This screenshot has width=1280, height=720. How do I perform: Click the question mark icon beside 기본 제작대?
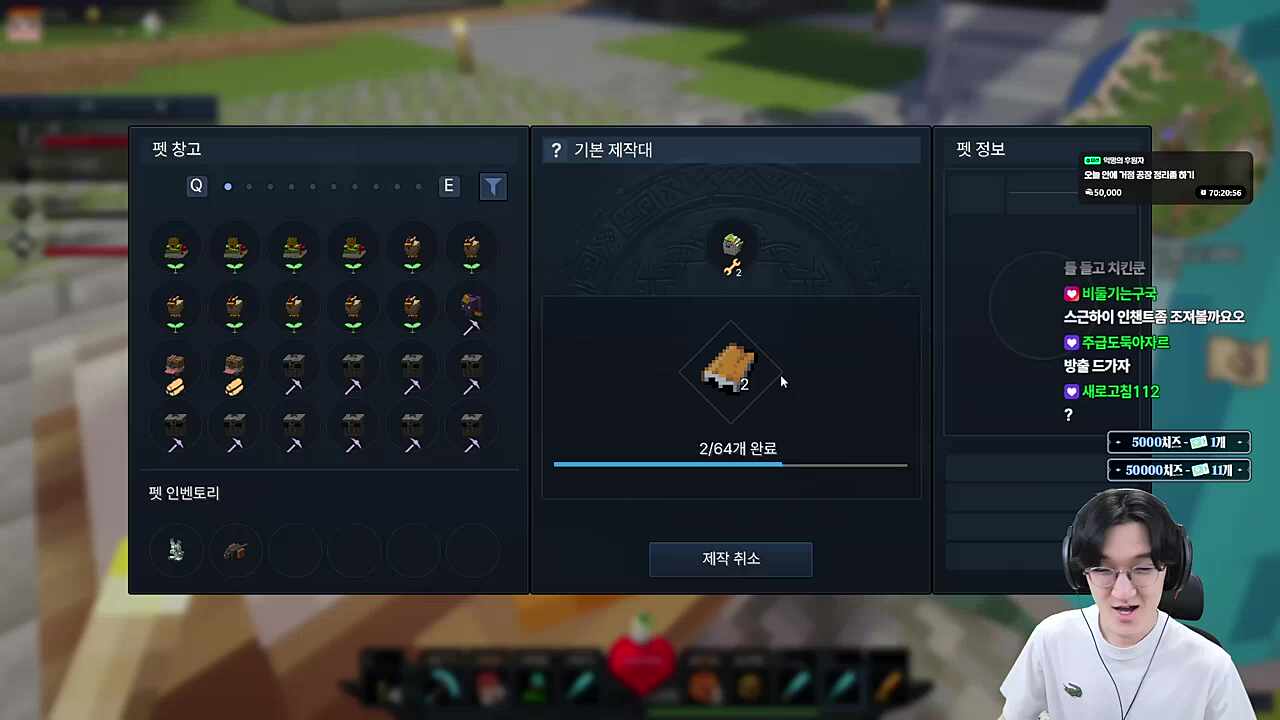pyautogui.click(x=556, y=149)
